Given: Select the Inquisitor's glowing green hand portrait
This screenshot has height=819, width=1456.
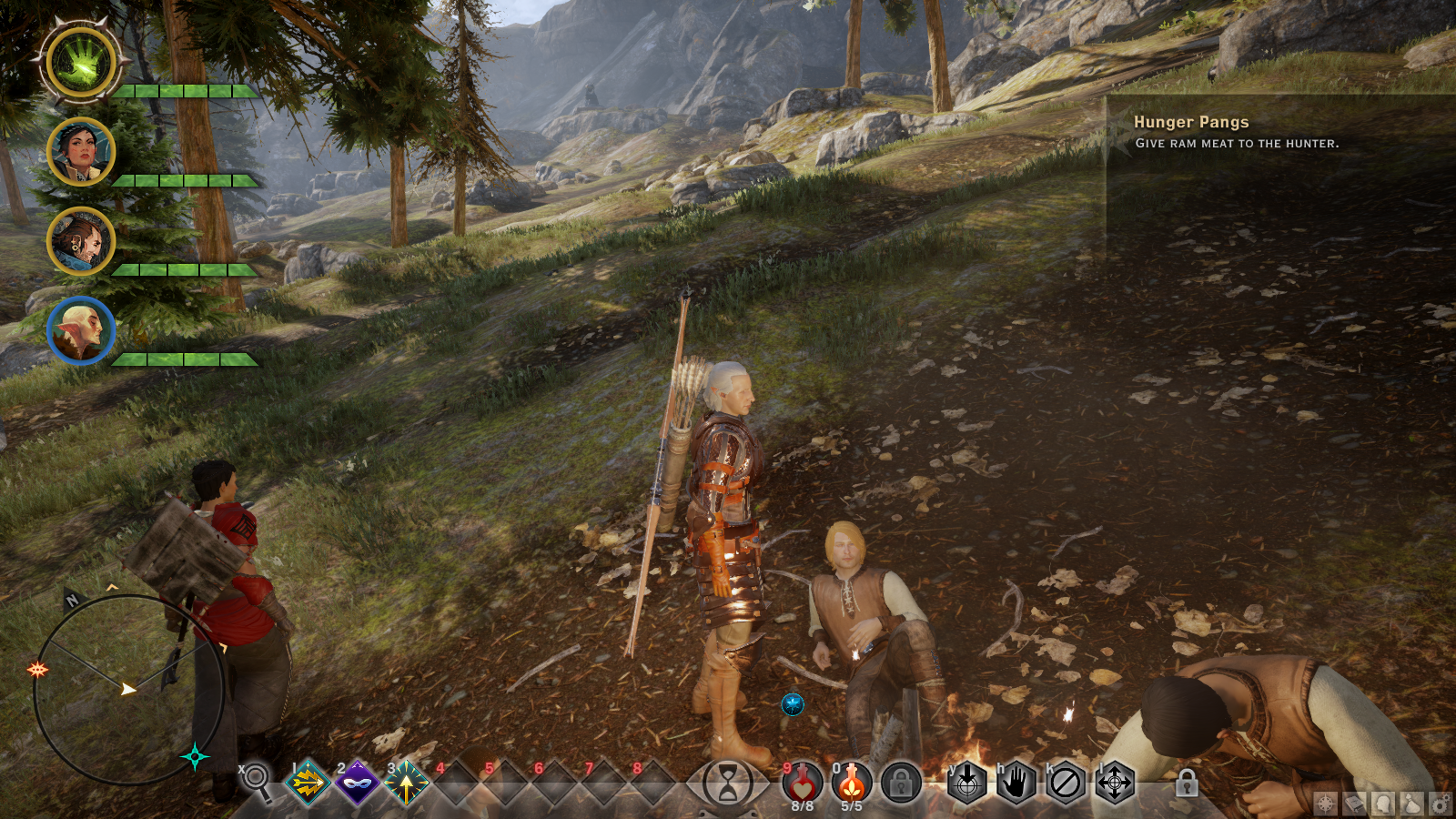Looking at the screenshot, I should click(81, 64).
